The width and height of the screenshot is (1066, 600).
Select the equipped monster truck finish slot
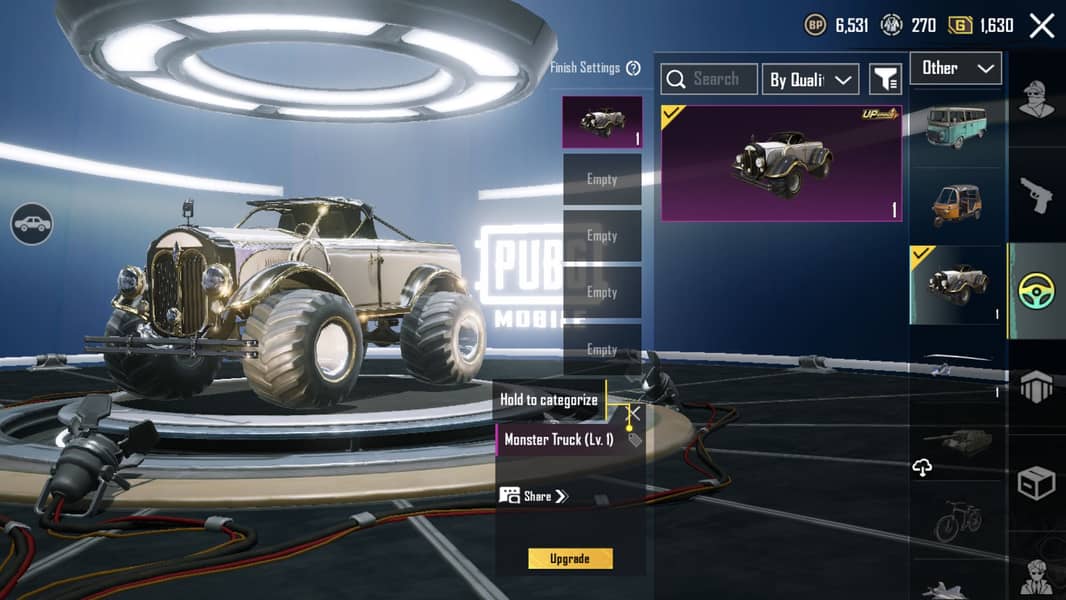602,122
